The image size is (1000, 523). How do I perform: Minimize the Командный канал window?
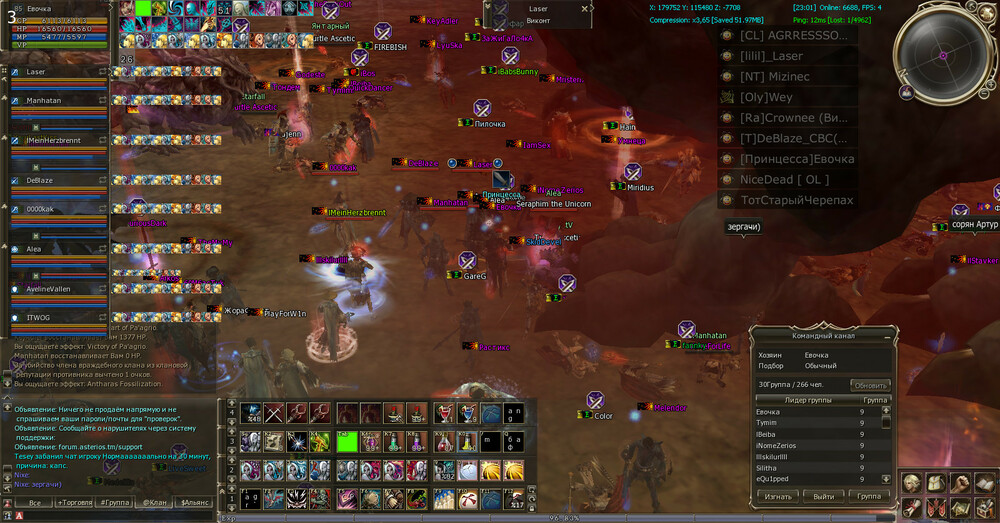(886, 336)
